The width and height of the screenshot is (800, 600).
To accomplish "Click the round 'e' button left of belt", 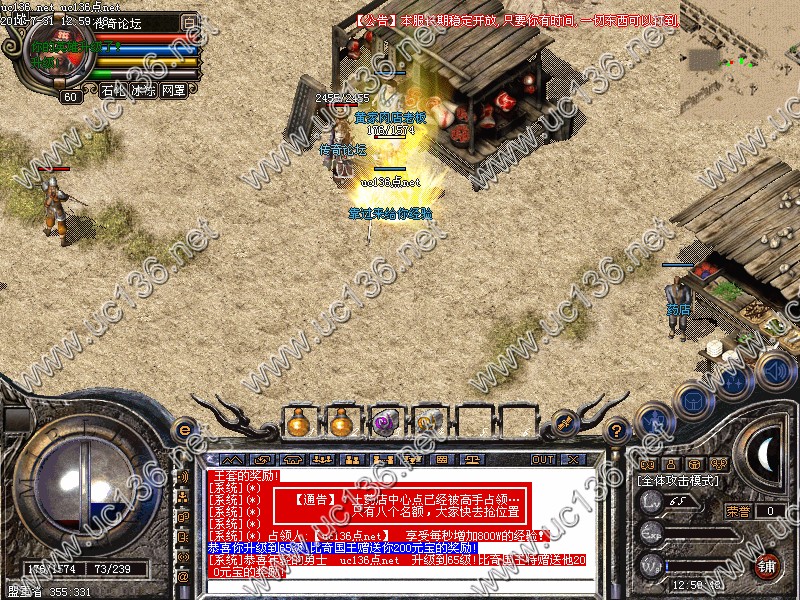I will point(184,430).
